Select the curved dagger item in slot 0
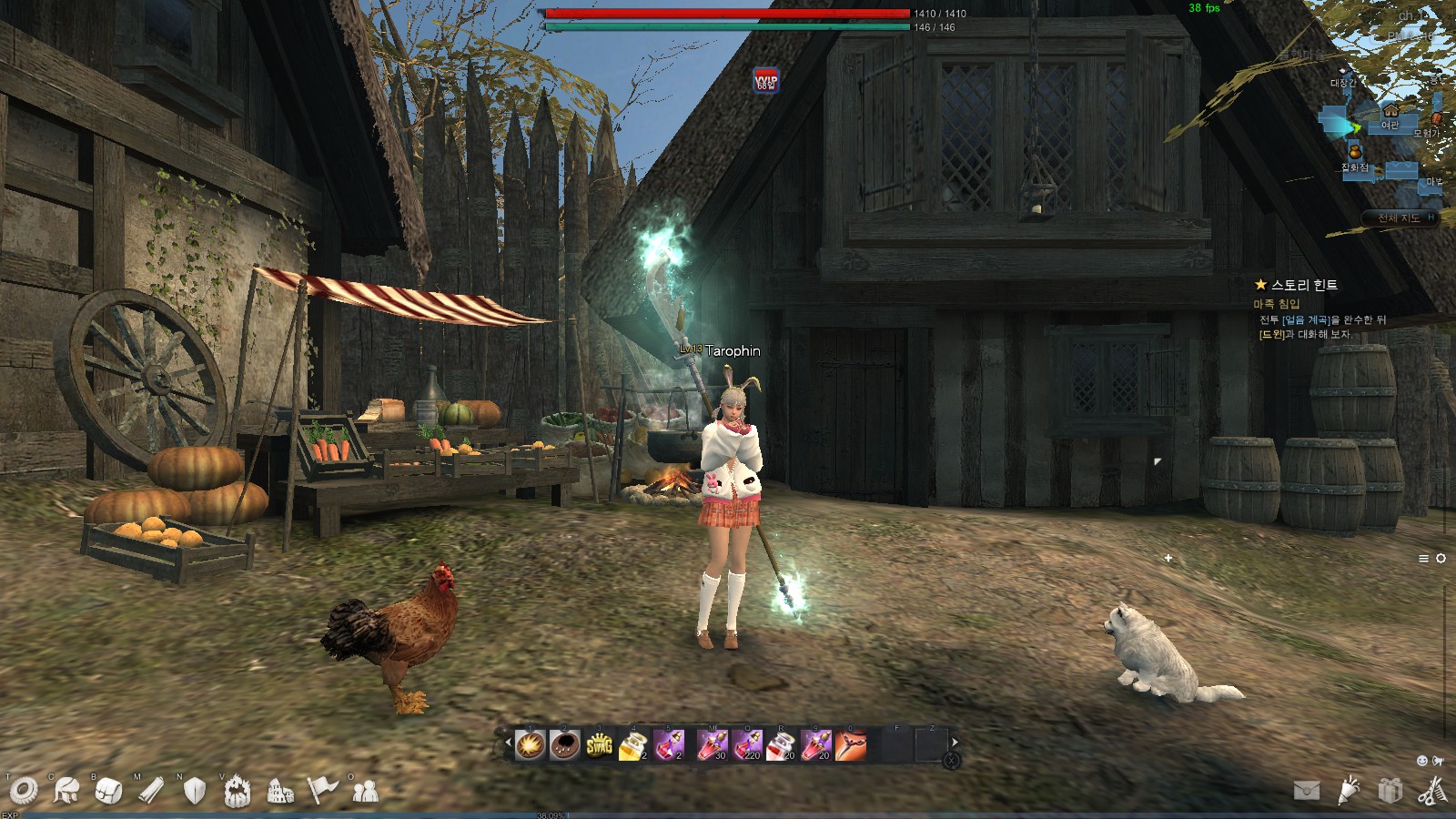The height and width of the screenshot is (819, 1456). pyautogui.click(x=851, y=745)
